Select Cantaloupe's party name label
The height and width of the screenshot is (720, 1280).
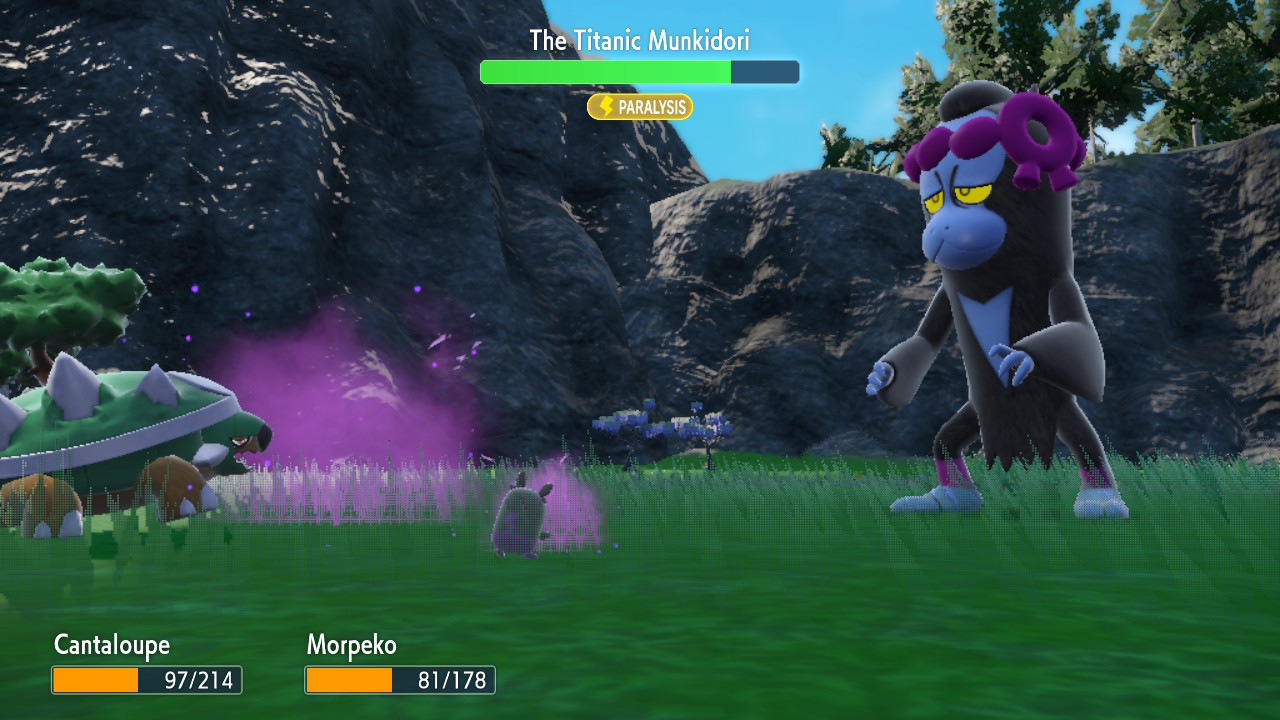point(112,645)
